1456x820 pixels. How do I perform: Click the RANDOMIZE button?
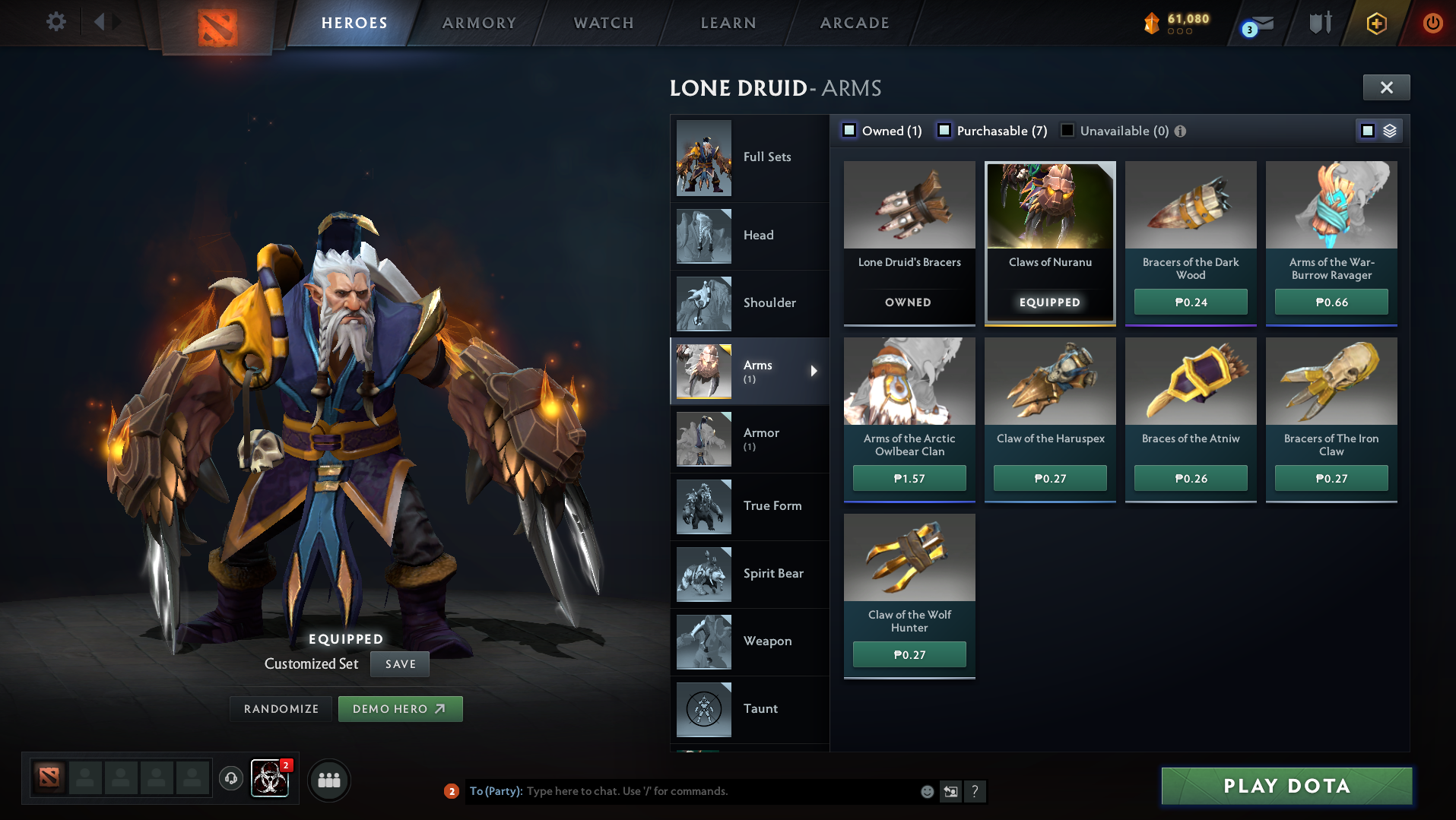click(x=281, y=708)
